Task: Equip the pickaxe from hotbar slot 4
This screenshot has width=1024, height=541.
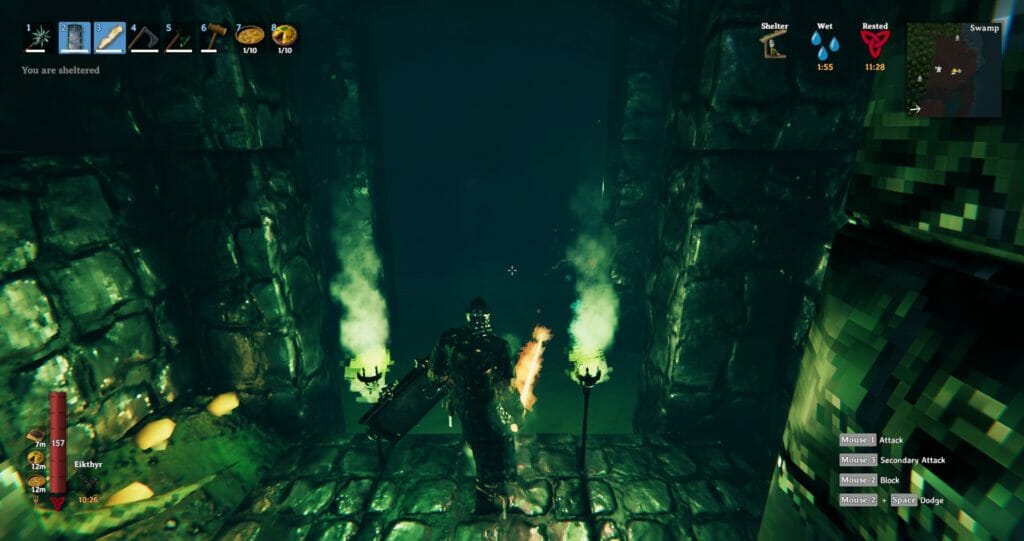Action: tap(145, 38)
